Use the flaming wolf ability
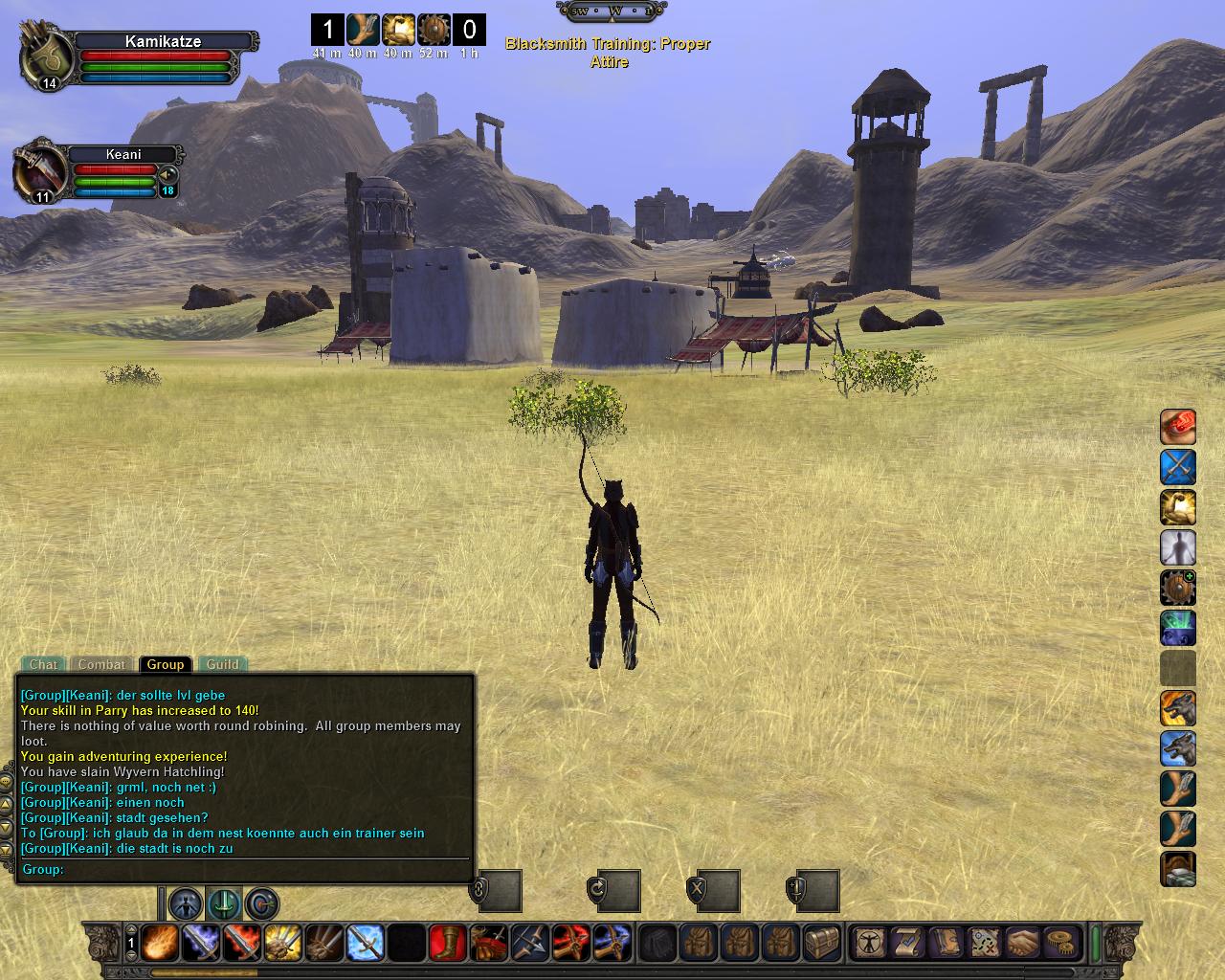The width and height of the screenshot is (1225, 980). (1178, 708)
